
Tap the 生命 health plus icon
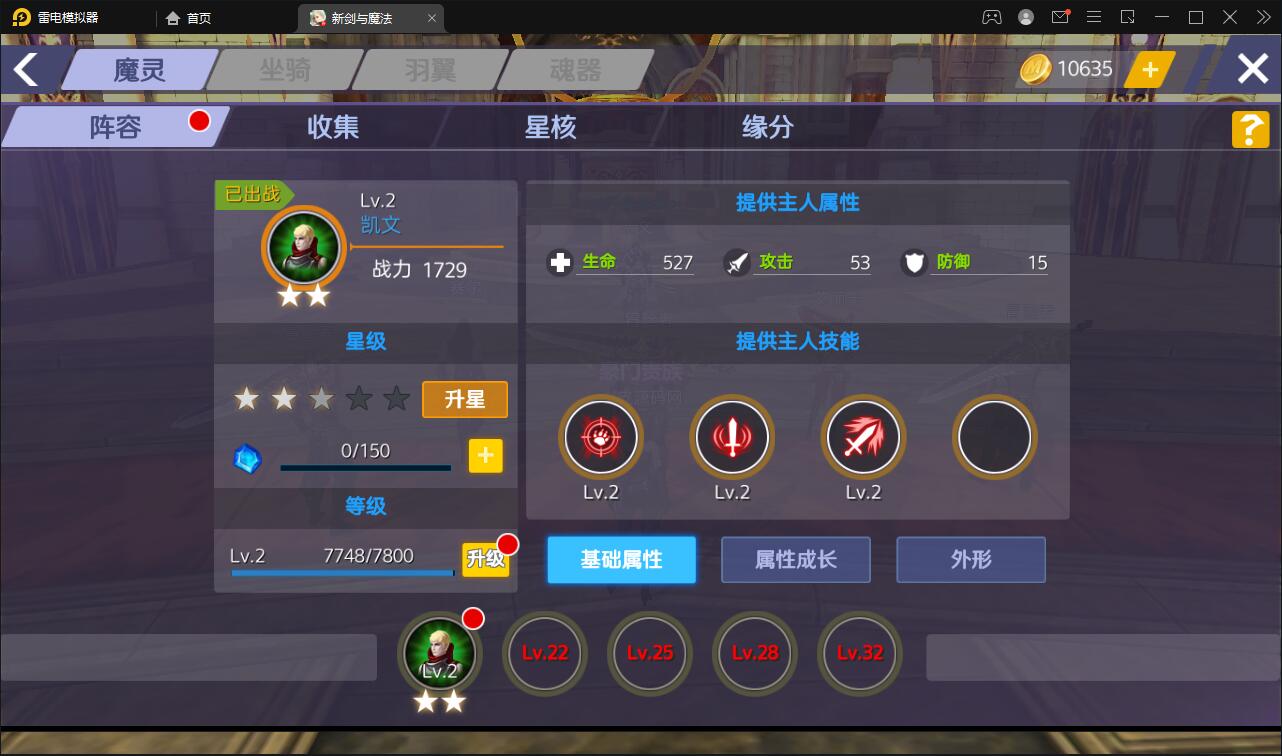point(559,262)
